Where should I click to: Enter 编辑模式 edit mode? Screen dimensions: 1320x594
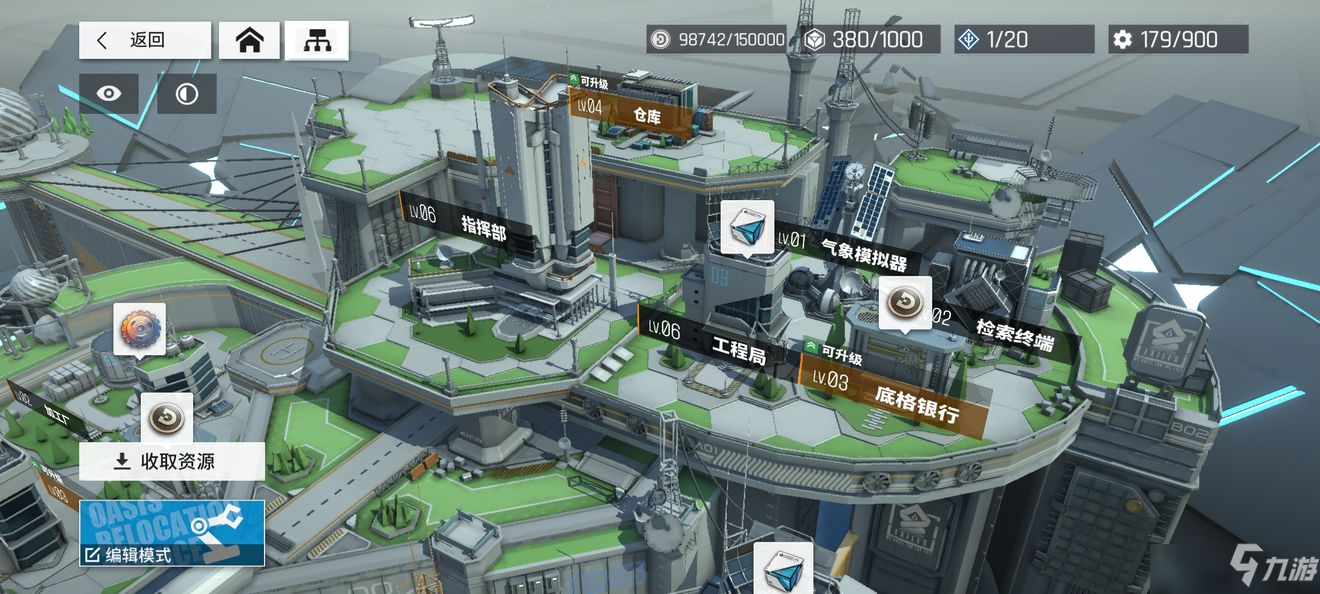[172, 532]
